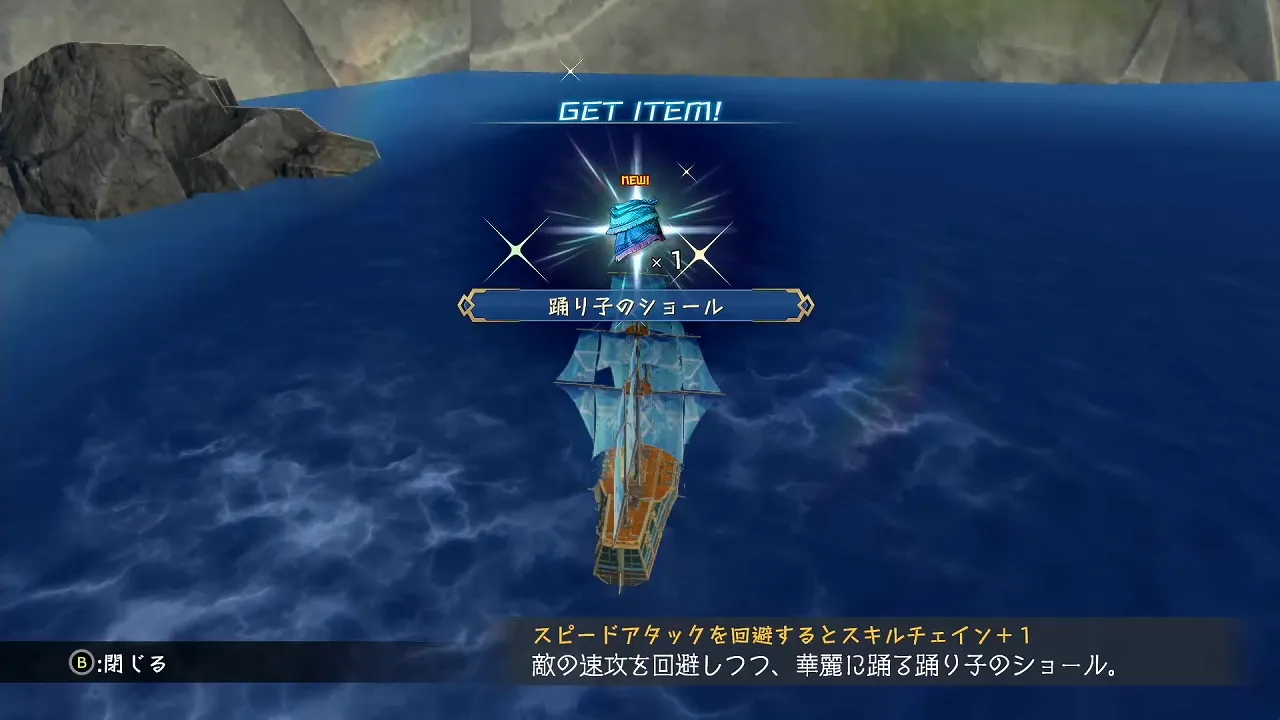Click the small sparkle above GET ITEM! text
This screenshot has height=720, width=1280.
pos(572,70)
